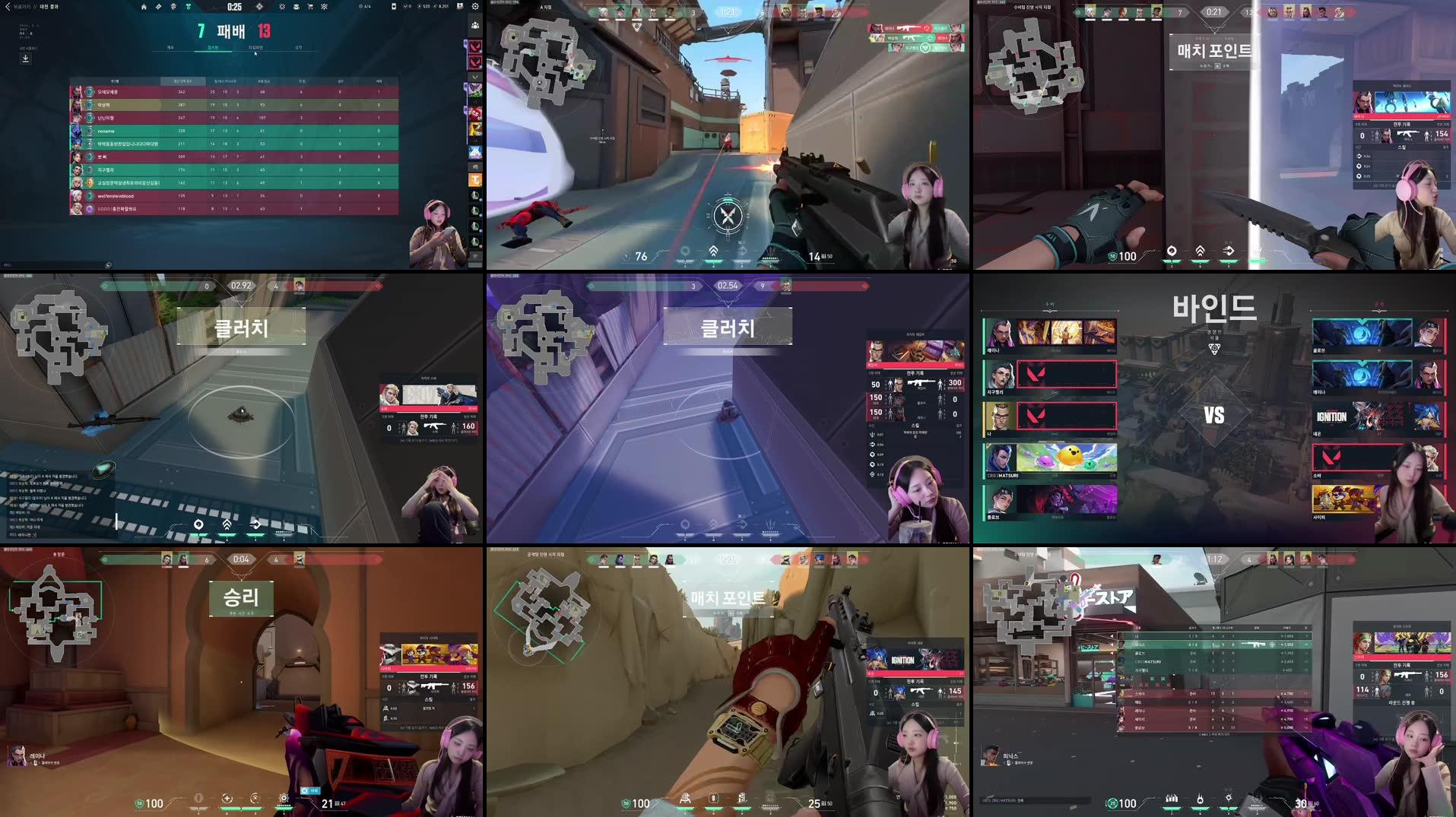Switch to the 타임라인 tab on the results screen
This screenshot has height=817, width=1456.
[x=256, y=47]
